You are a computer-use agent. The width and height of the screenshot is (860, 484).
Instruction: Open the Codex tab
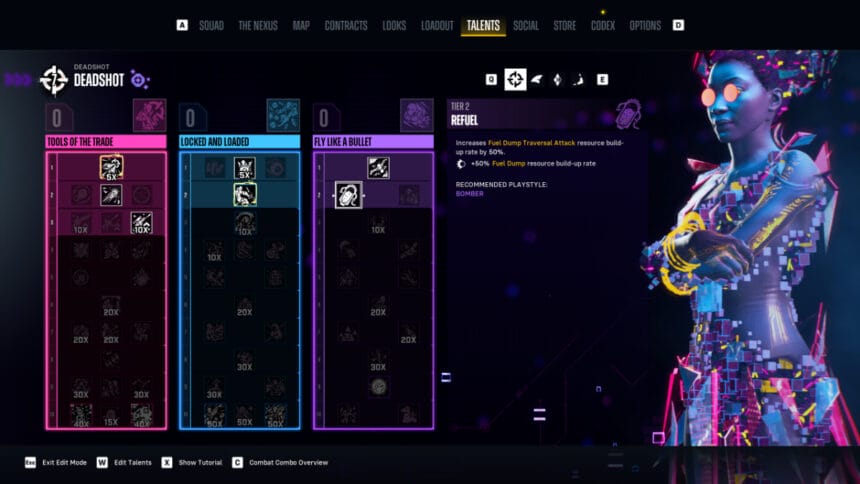click(603, 25)
